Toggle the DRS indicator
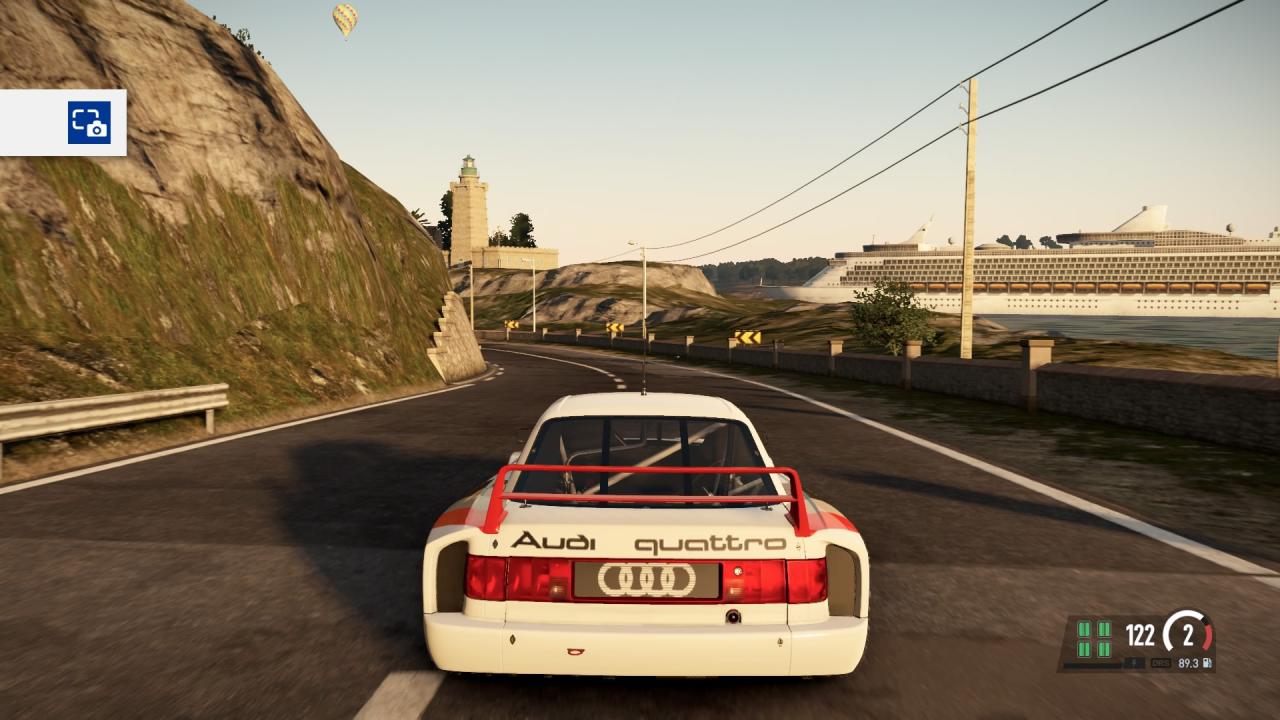The width and height of the screenshot is (1280, 720). click(1161, 663)
